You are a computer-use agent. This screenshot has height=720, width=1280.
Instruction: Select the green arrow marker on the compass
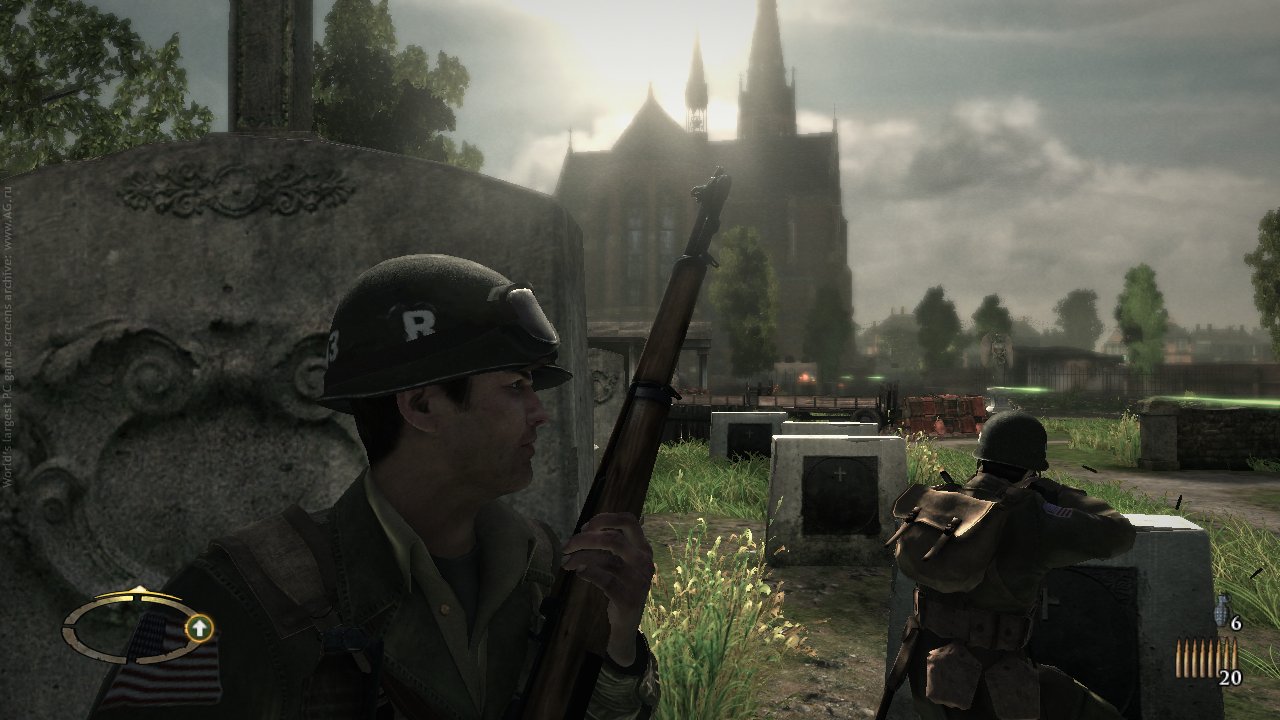[x=200, y=628]
